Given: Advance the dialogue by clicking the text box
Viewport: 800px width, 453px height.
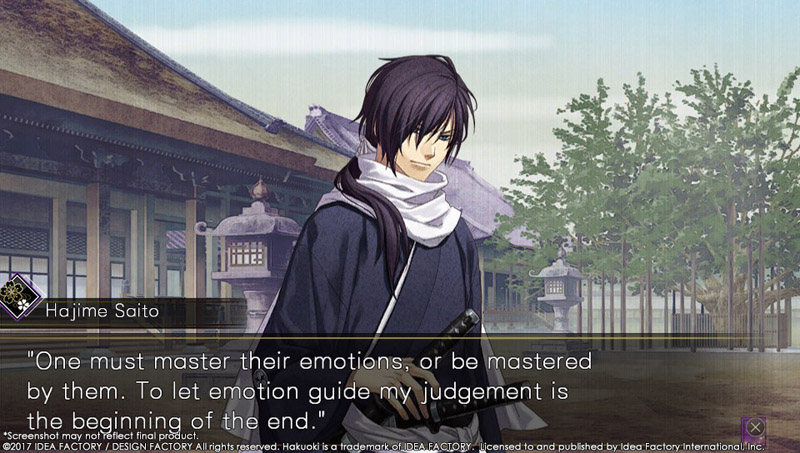Looking at the screenshot, I should pyautogui.click(x=400, y=385).
